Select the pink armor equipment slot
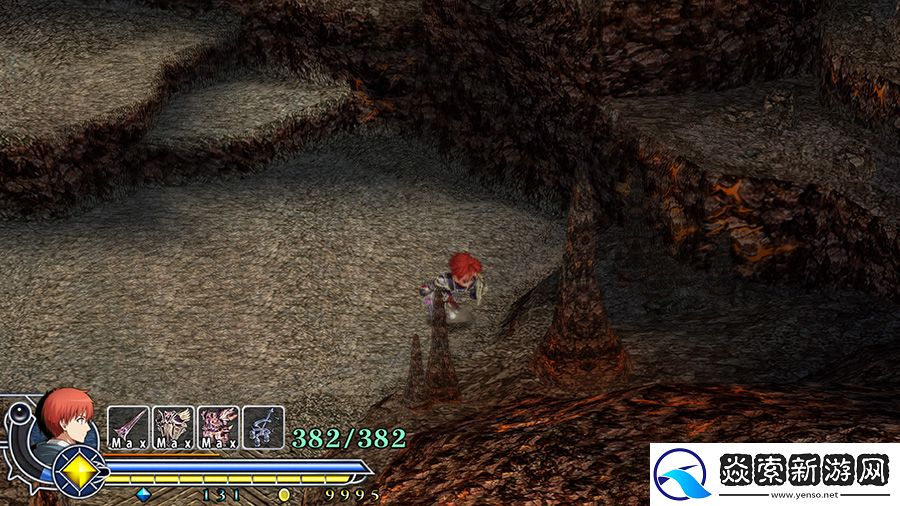This screenshot has height=506, width=900. click(x=218, y=426)
